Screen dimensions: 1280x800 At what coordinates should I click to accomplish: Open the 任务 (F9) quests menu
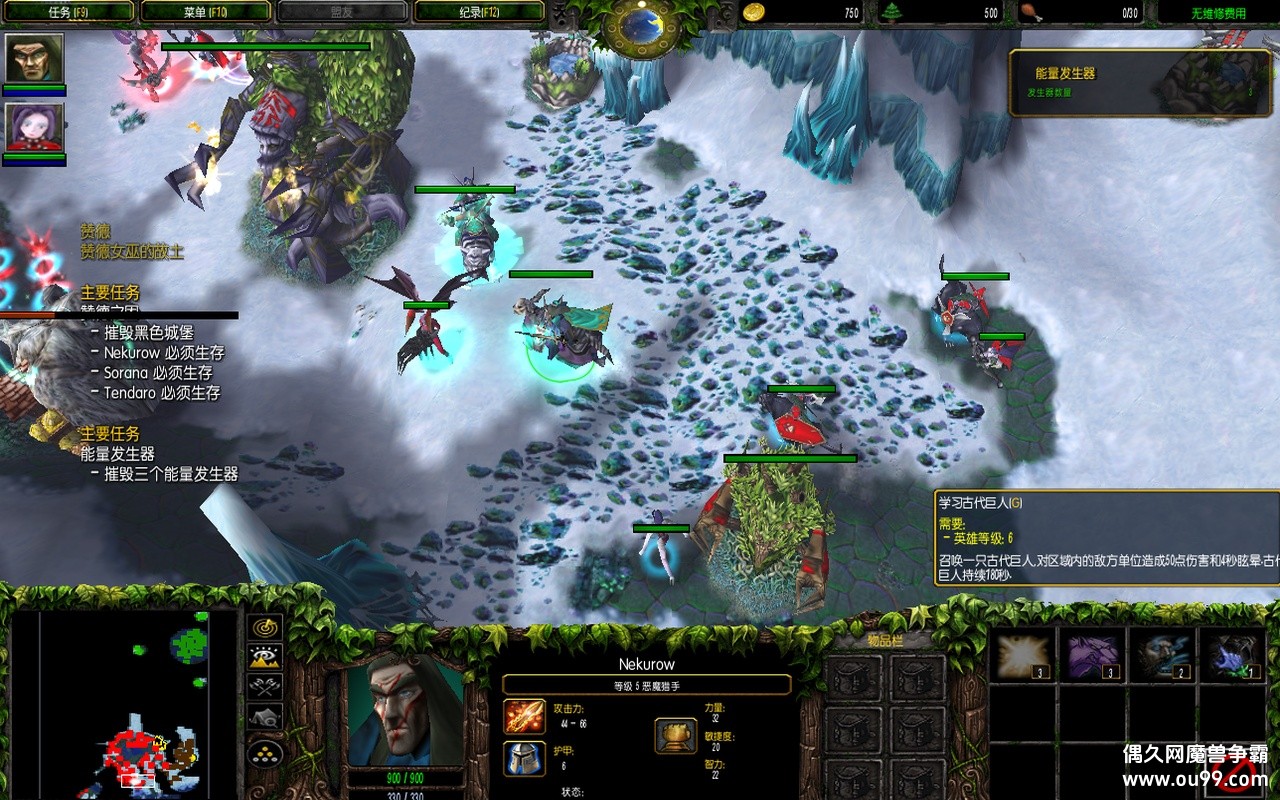[69, 12]
